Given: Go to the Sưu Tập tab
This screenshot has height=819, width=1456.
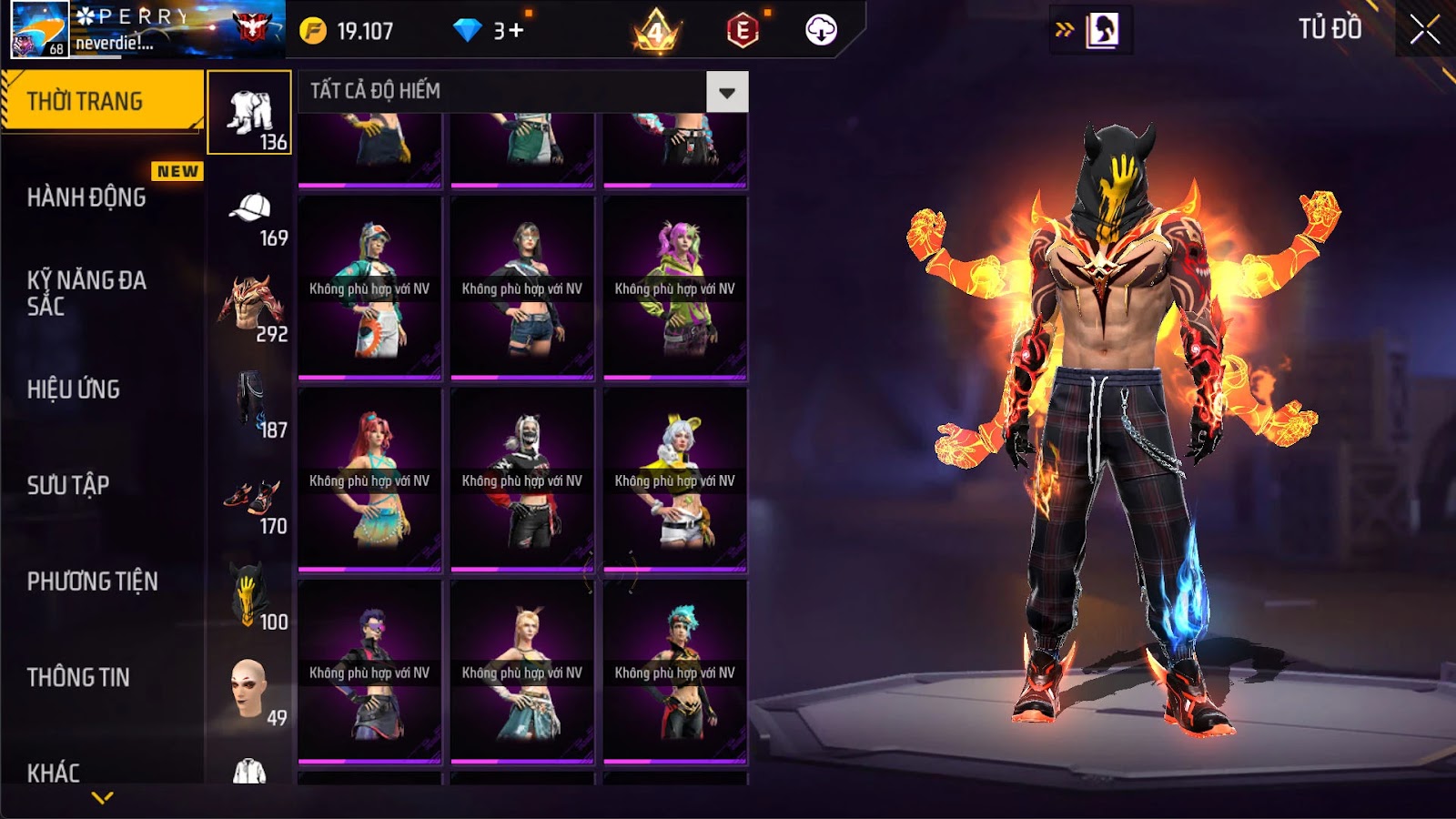Looking at the screenshot, I should [x=68, y=485].
